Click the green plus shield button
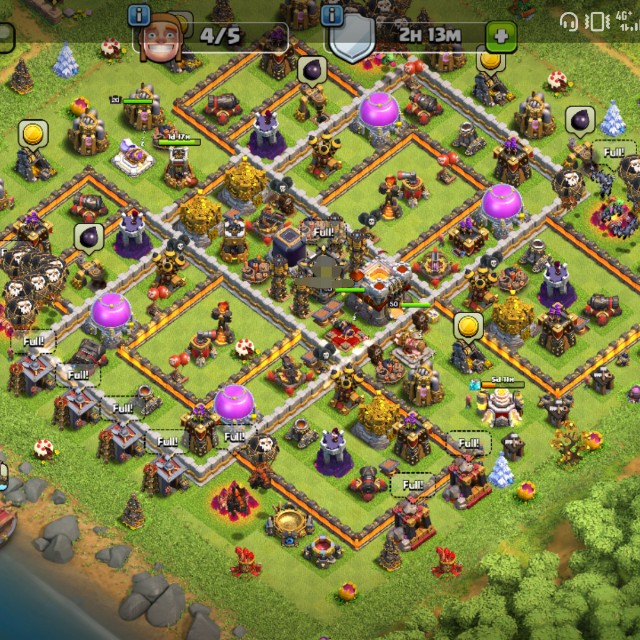 (501, 36)
